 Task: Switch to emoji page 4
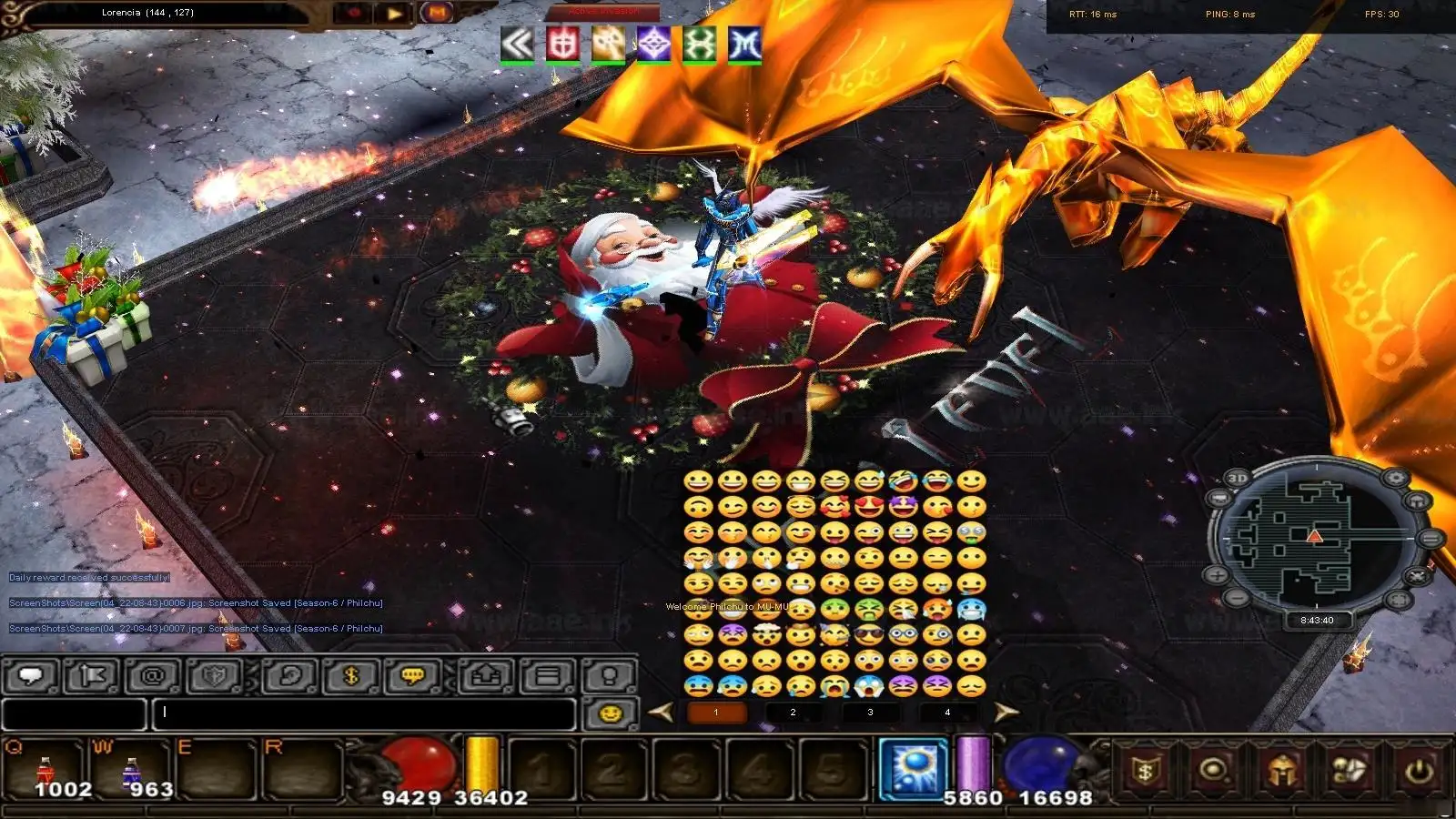click(947, 713)
